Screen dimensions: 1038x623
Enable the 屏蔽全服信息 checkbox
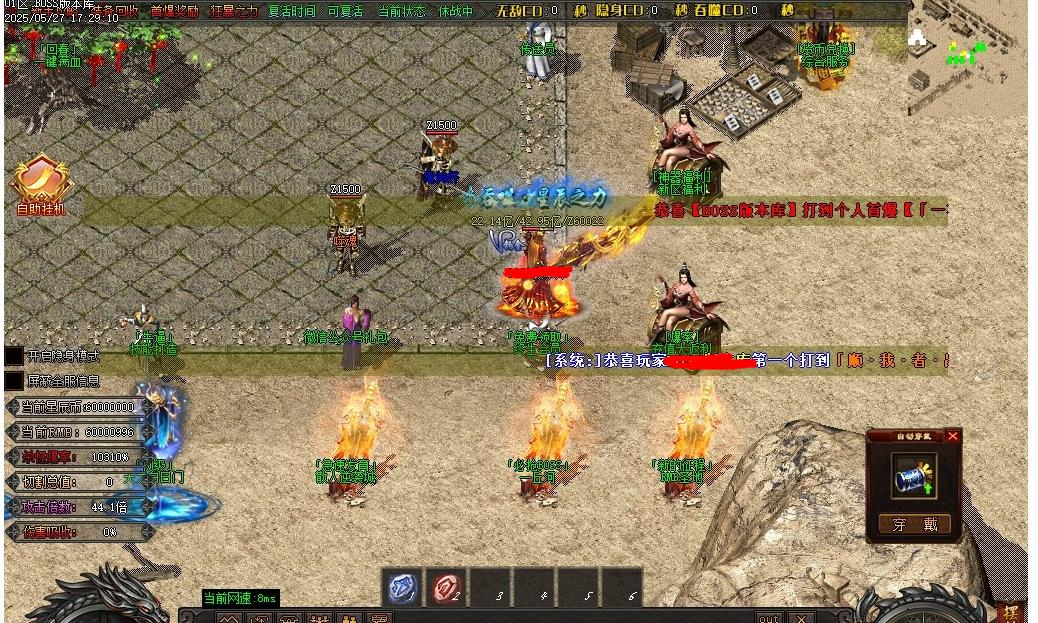tap(14, 381)
